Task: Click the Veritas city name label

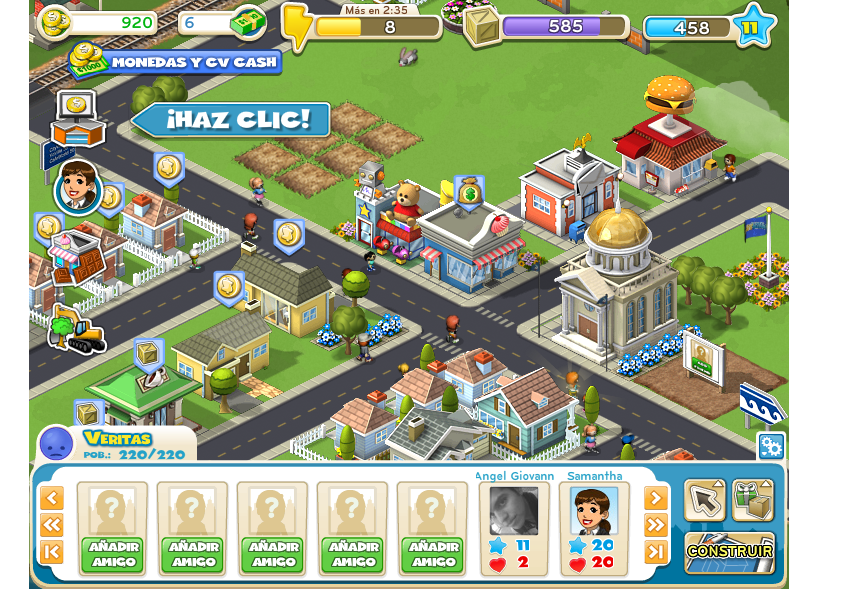Action: pos(118,438)
